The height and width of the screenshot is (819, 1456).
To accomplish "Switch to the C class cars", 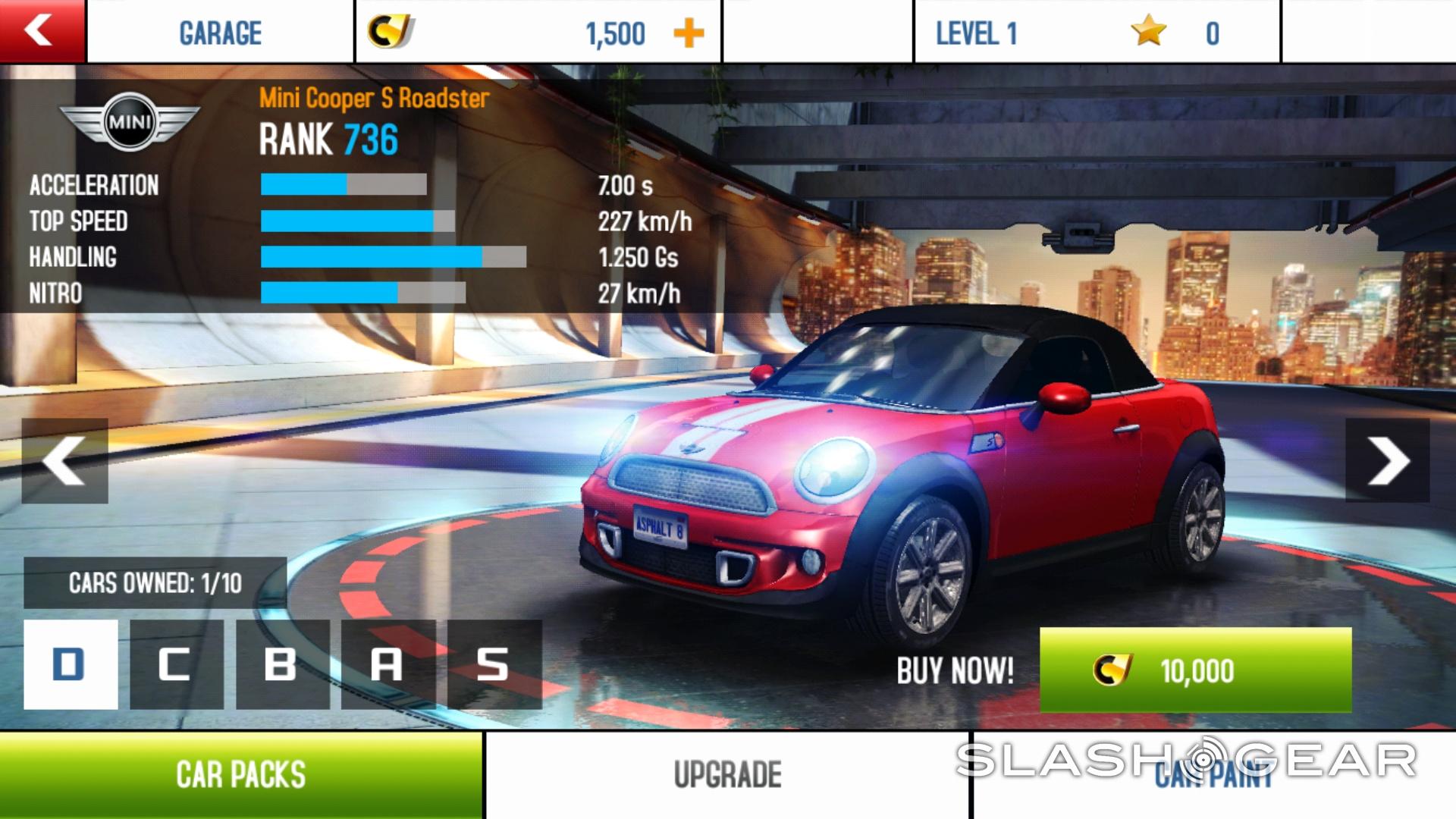I will pos(177,664).
